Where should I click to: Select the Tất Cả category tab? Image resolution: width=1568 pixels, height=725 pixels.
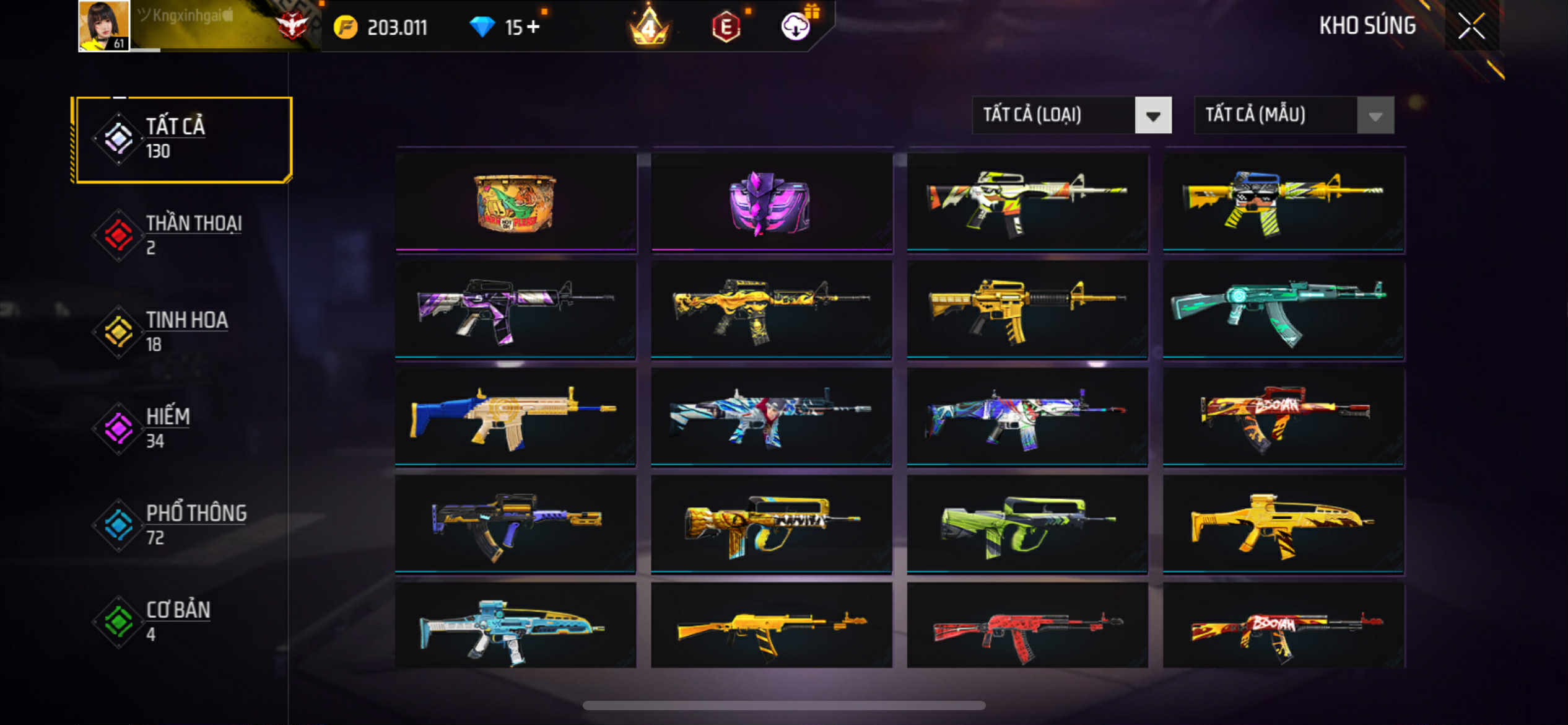tap(182, 139)
